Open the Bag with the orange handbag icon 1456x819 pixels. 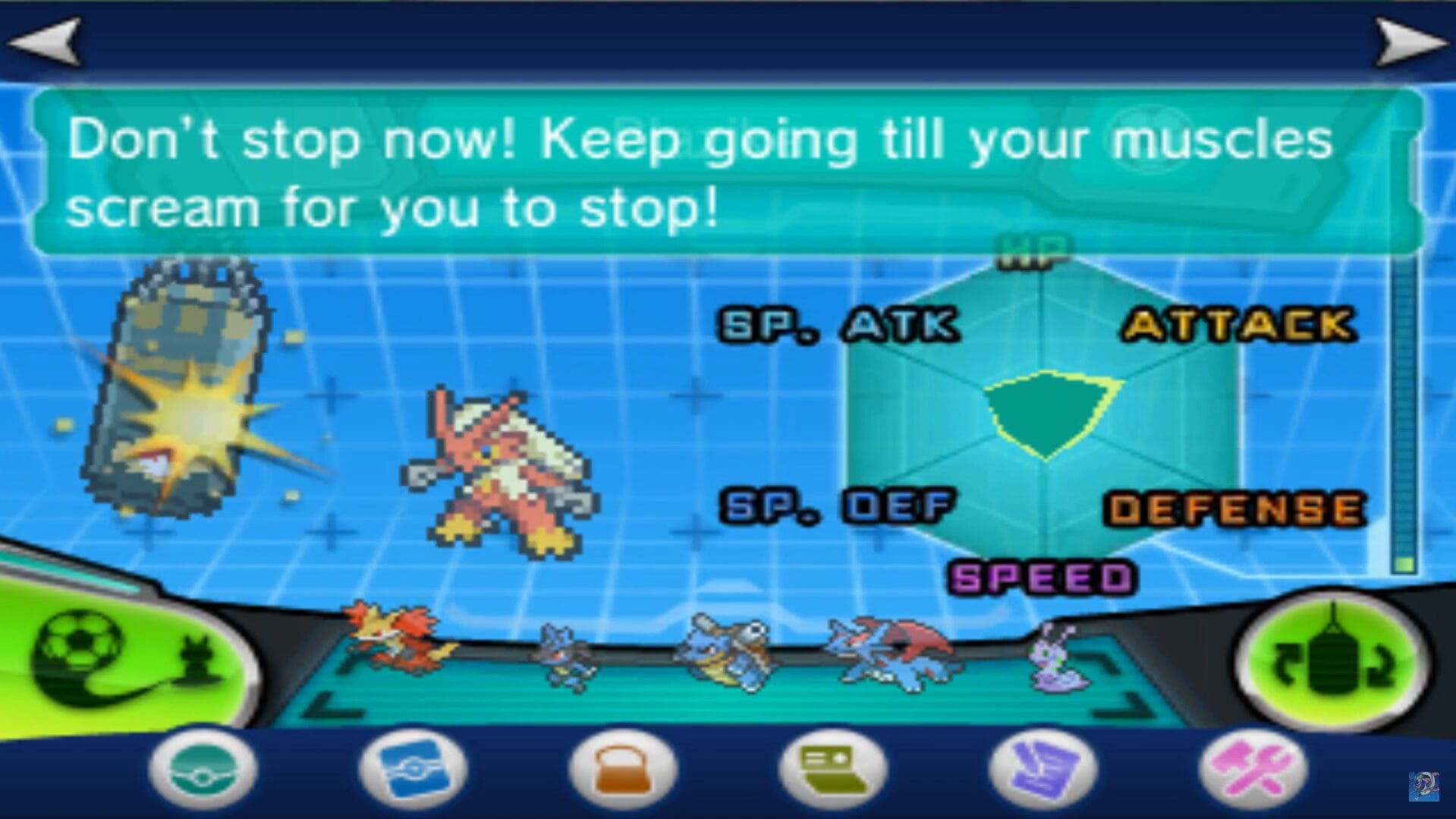(624, 769)
